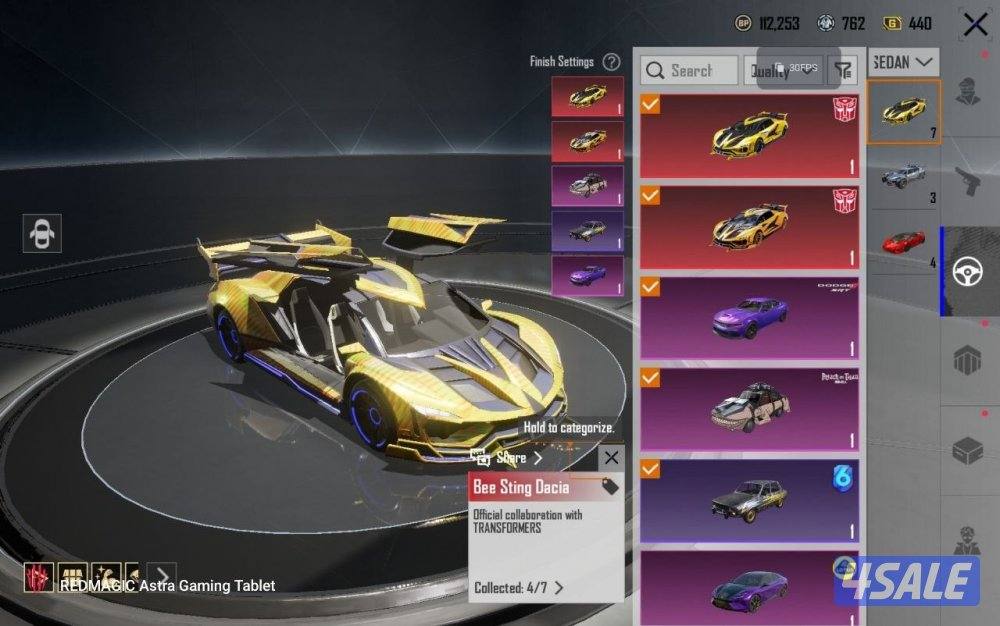Viewport: 1000px width, 626px height.
Task: Click the Search field
Action: pos(689,70)
